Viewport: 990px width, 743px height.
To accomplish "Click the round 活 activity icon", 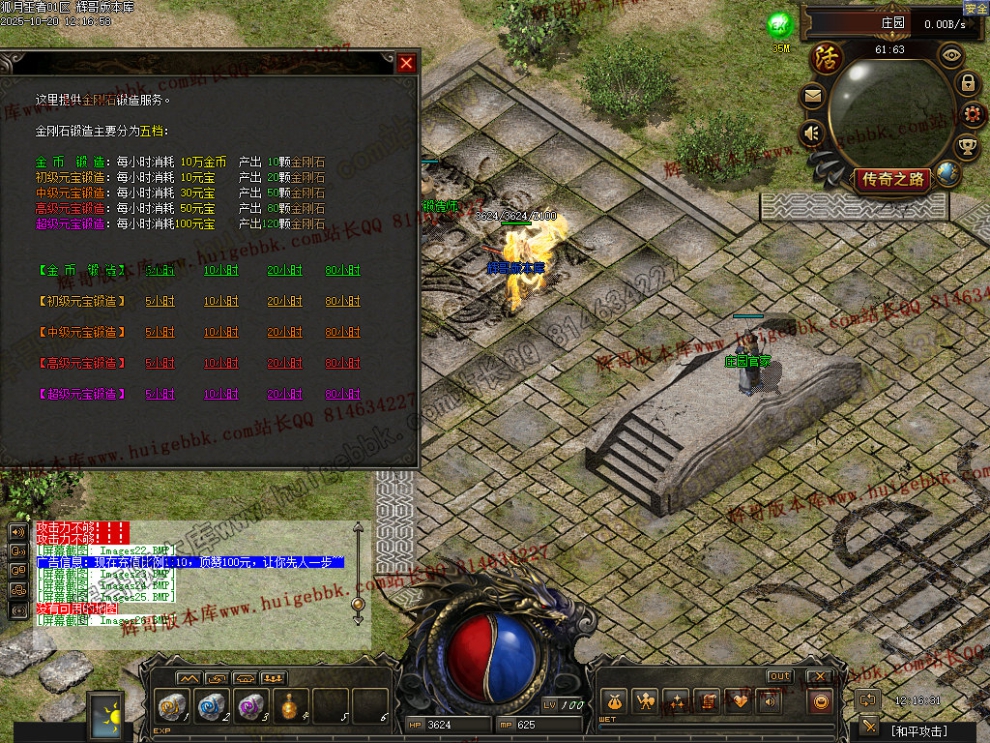I will point(826,56).
